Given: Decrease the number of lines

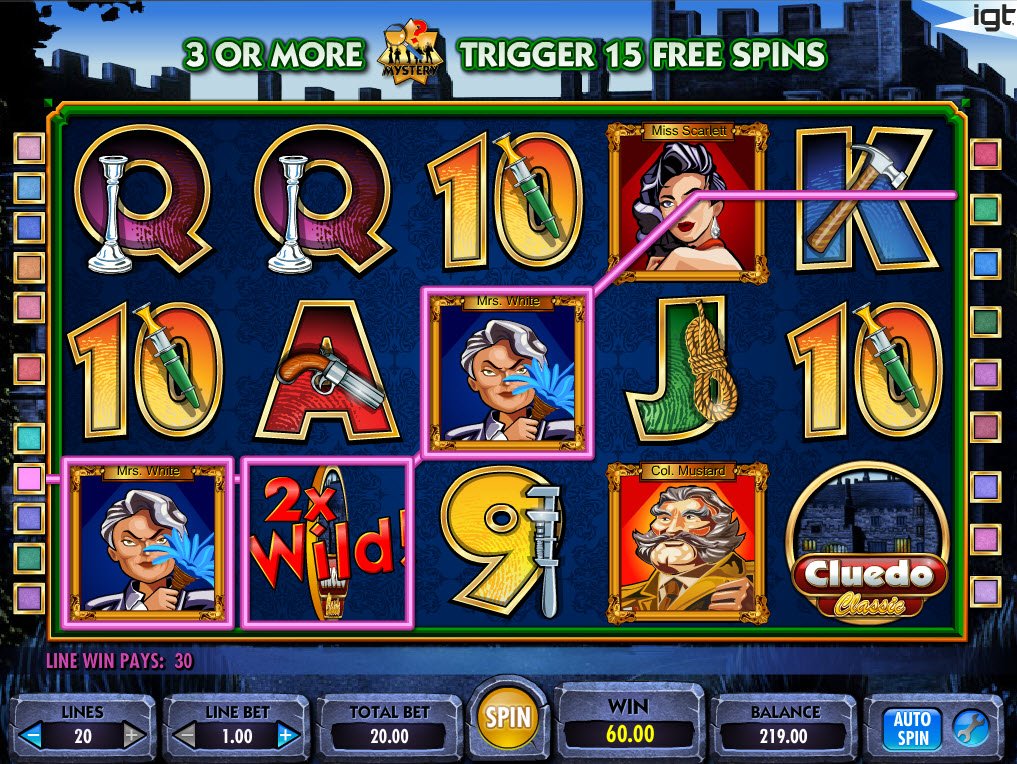Looking at the screenshot, I should pyautogui.click(x=33, y=737).
